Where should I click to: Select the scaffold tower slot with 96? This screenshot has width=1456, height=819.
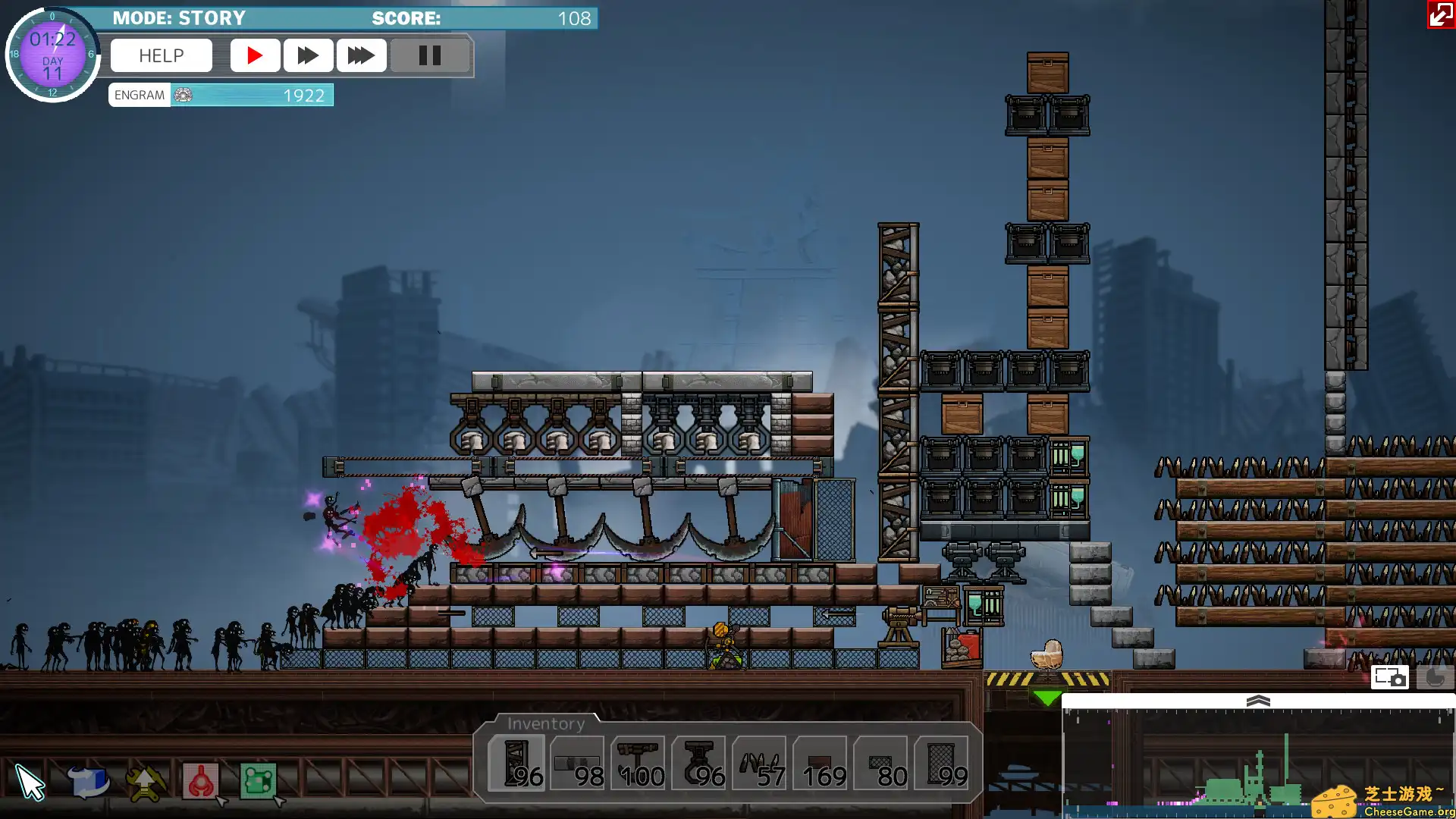(516, 764)
